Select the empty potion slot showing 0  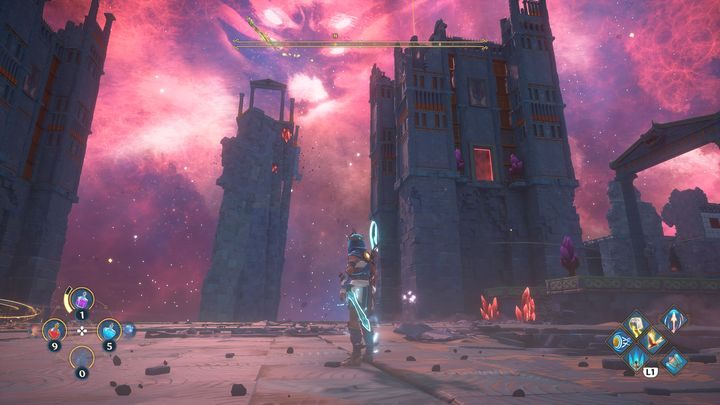pos(81,357)
